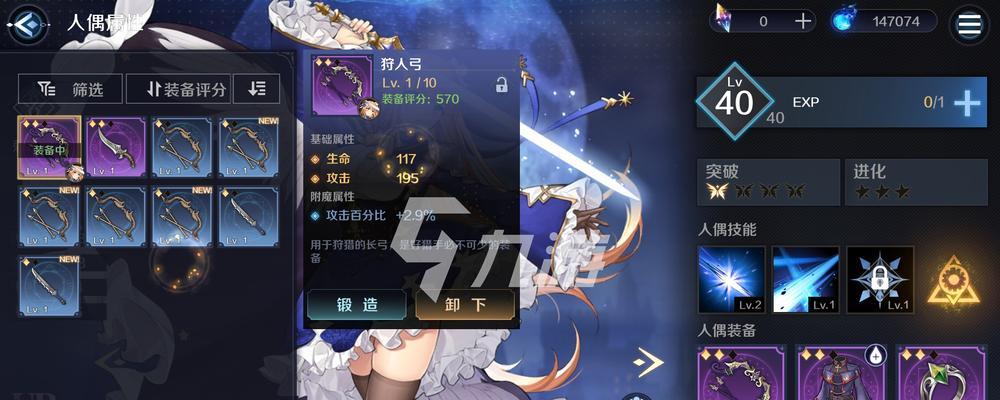Open the hamburger menu at top right
Screen dimensions: 1000x400
click(x=968, y=24)
